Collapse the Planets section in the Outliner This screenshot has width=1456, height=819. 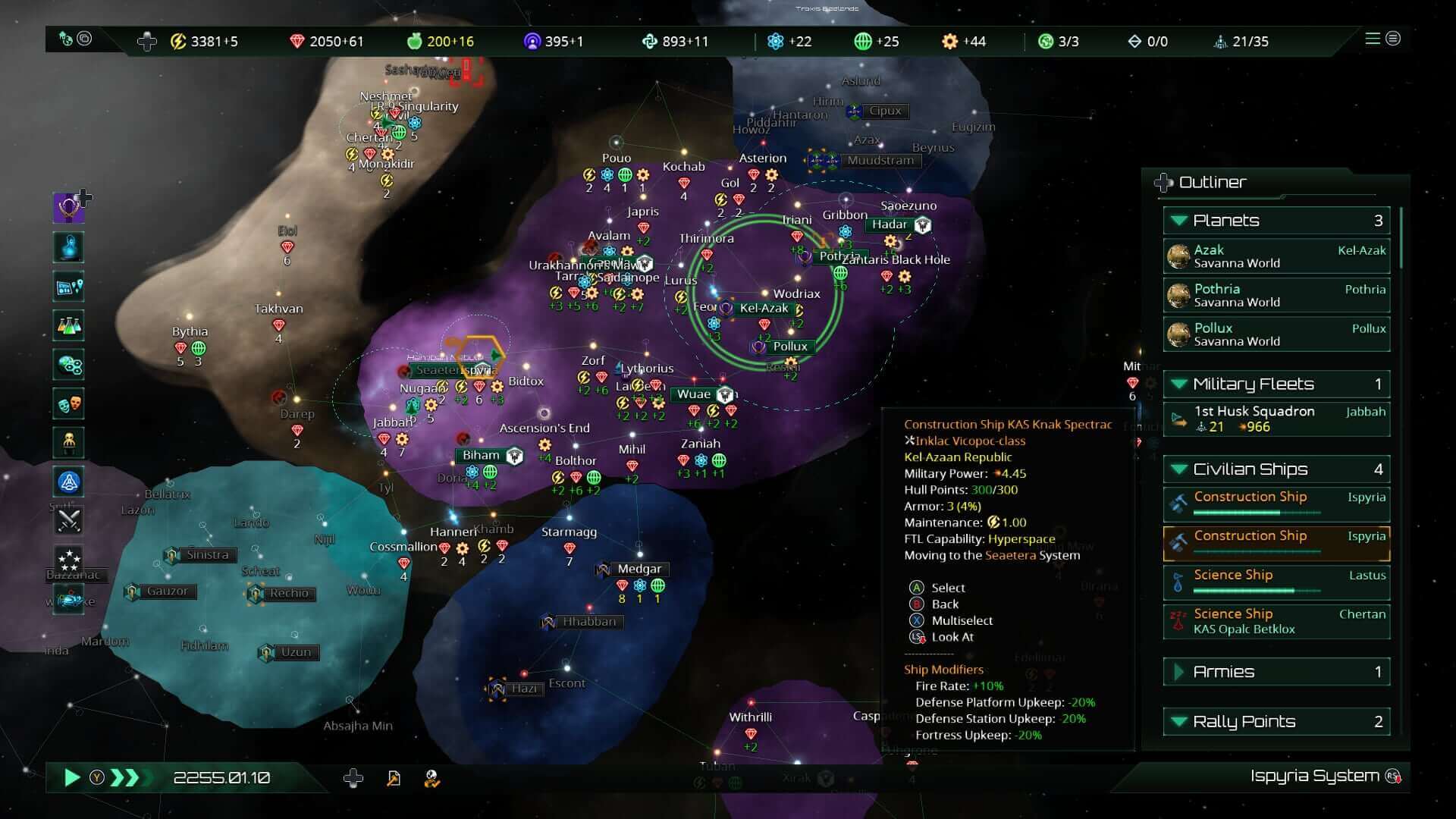pos(1178,221)
